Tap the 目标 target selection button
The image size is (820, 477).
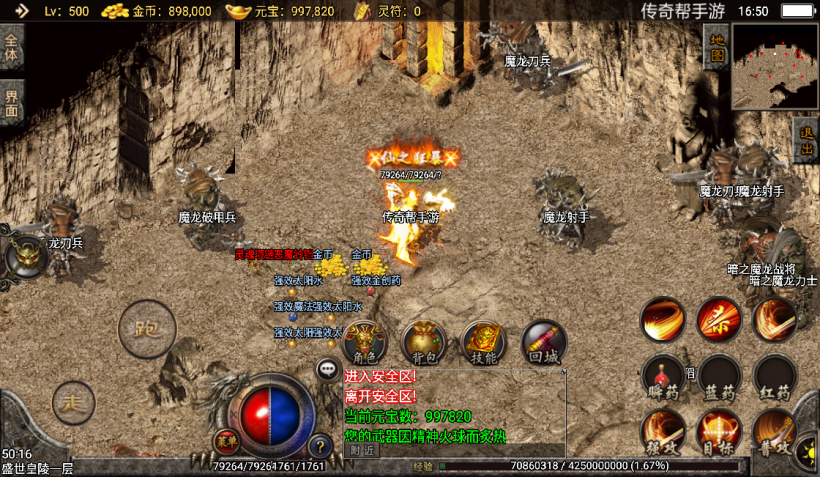pos(720,432)
